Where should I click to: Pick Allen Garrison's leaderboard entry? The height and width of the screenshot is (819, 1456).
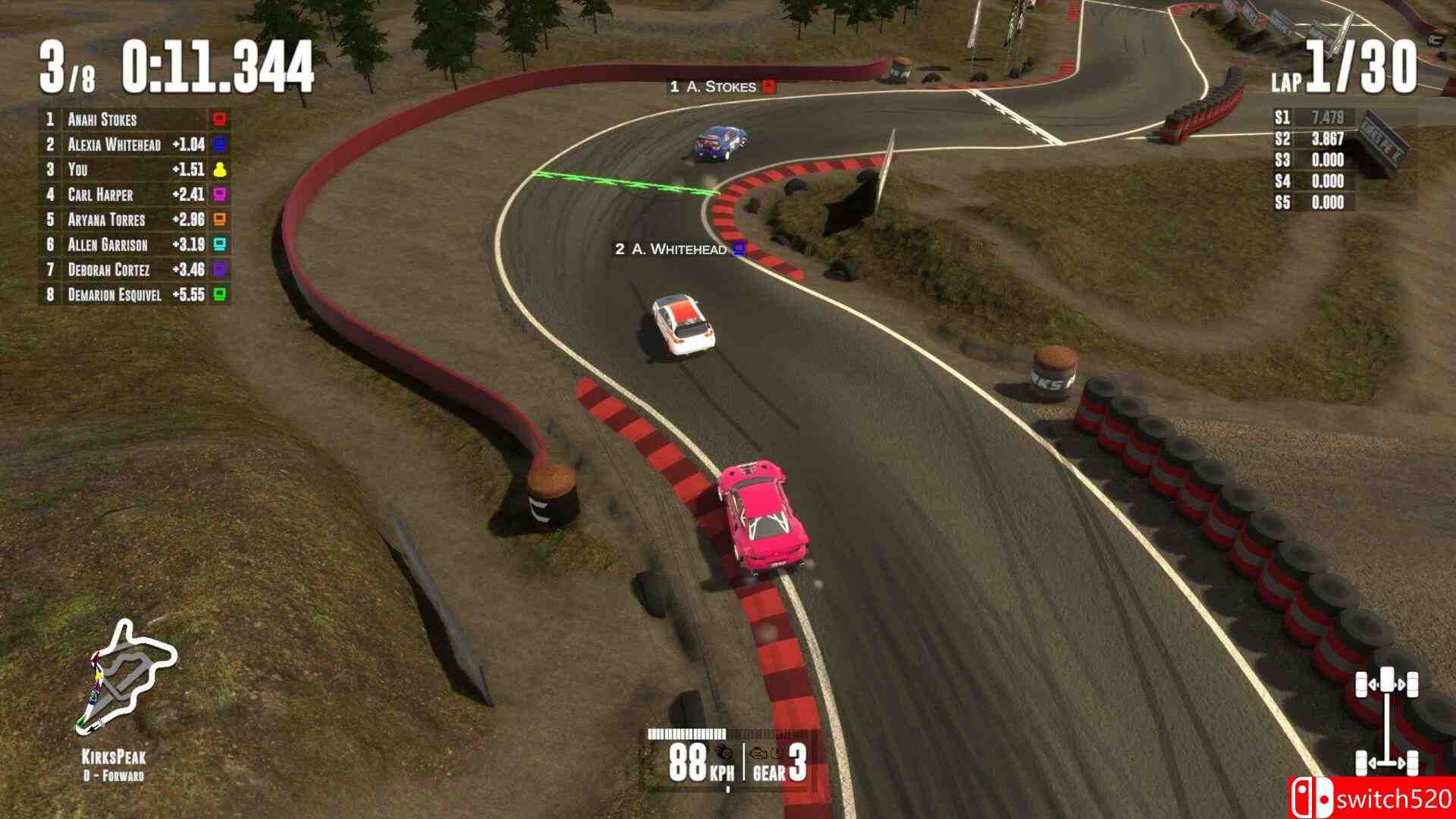pyautogui.click(x=133, y=244)
